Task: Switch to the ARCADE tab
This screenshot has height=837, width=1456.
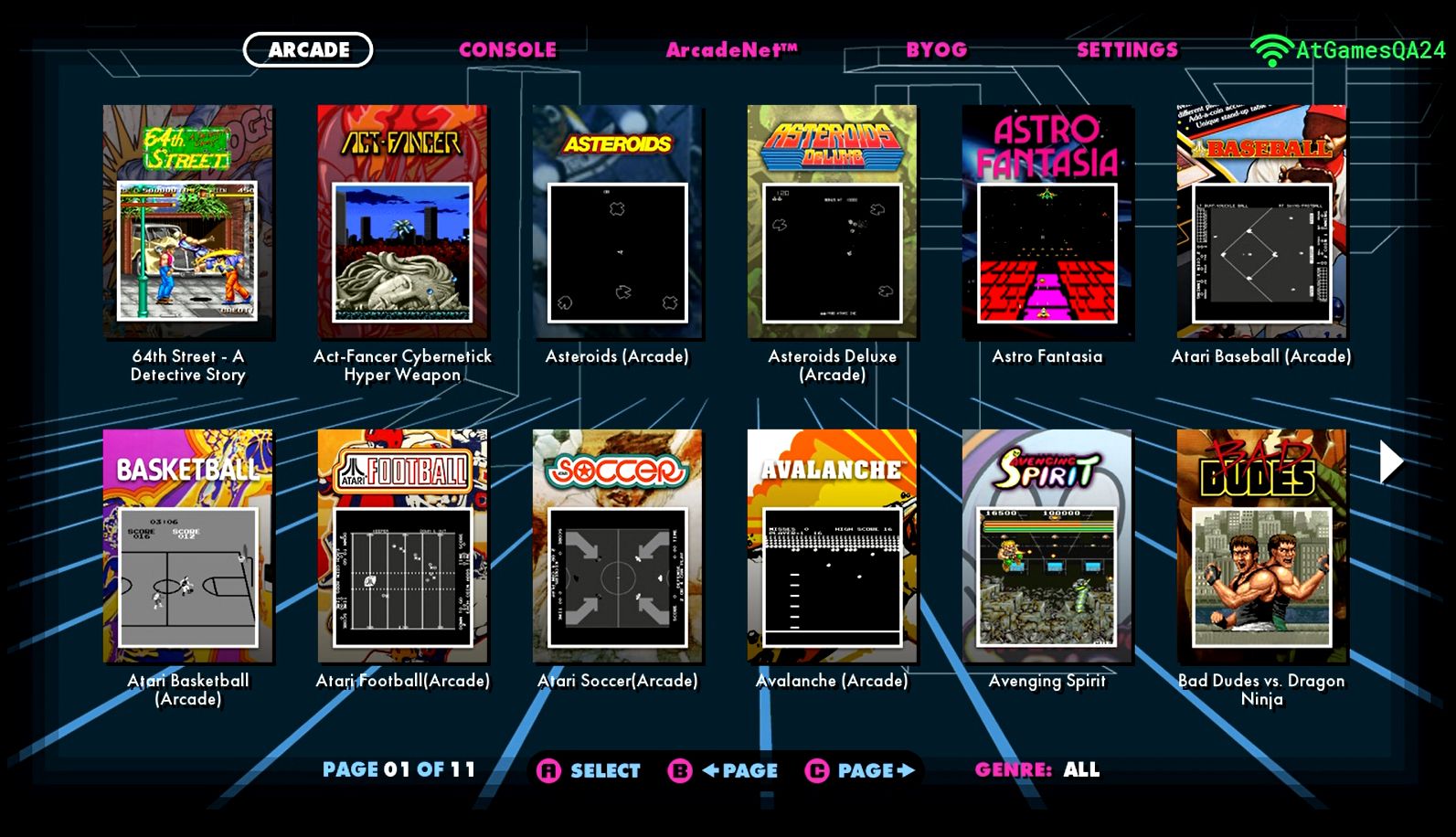Action: tap(308, 49)
